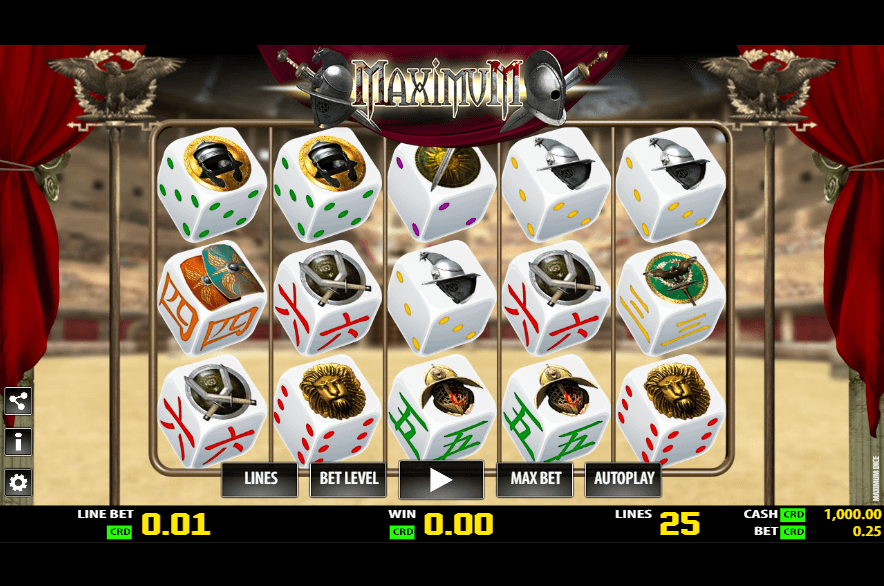Image resolution: width=884 pixels, height=586 pixels.
Task: Open the gear settings icon
Action: [18, 483]
